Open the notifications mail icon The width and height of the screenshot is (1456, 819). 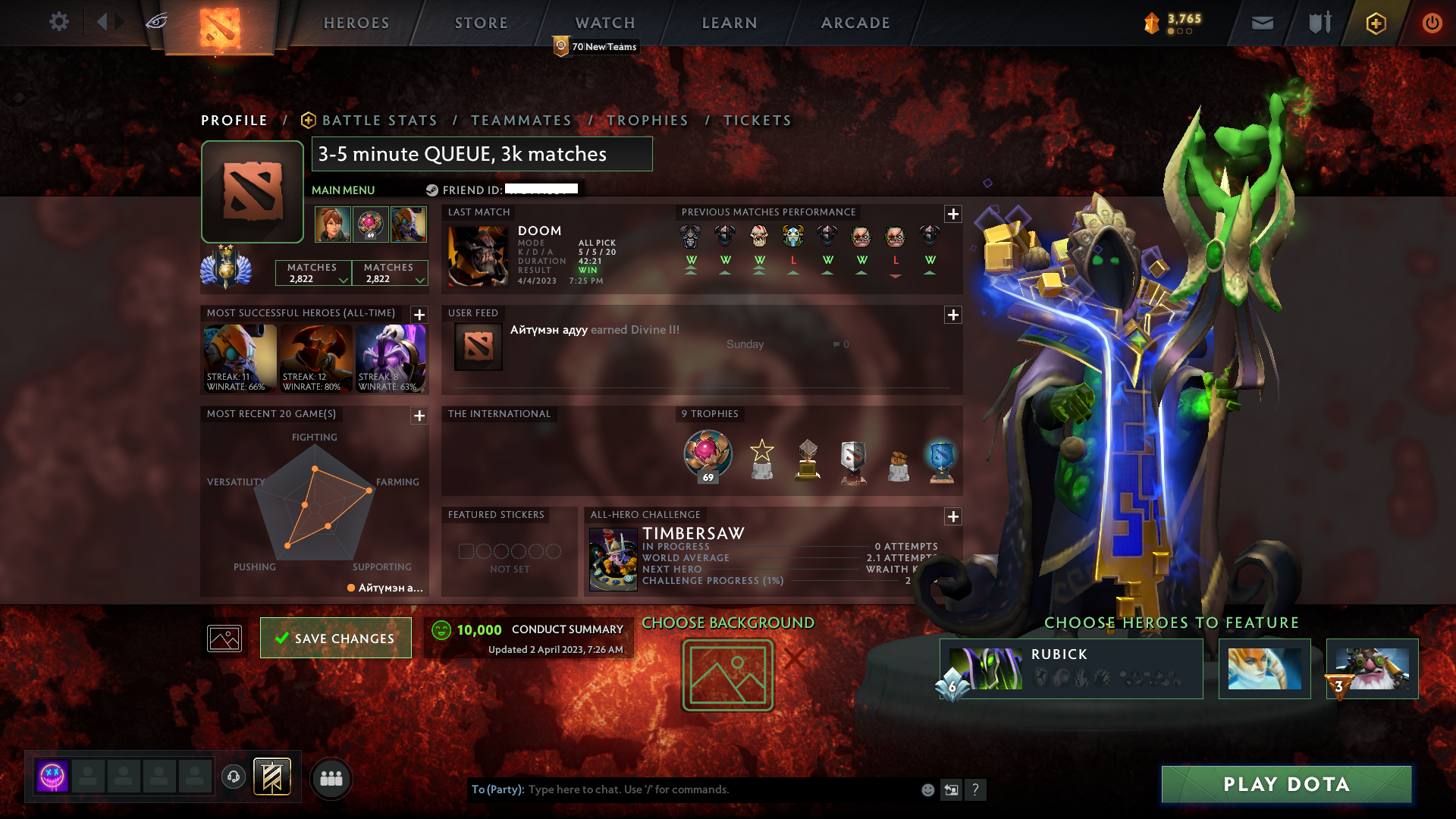(x=1261, y=23)
